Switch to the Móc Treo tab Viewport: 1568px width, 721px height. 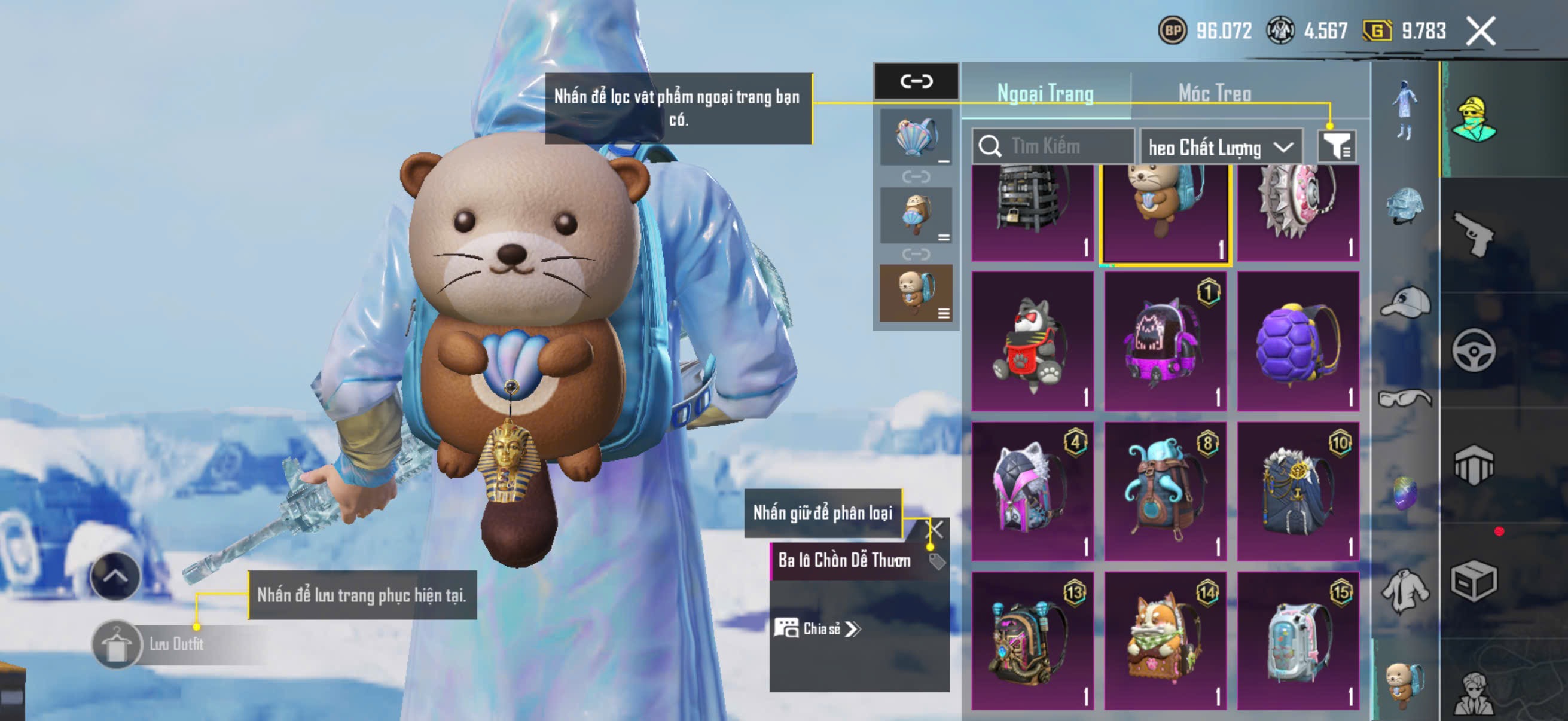pos(1215,93)
